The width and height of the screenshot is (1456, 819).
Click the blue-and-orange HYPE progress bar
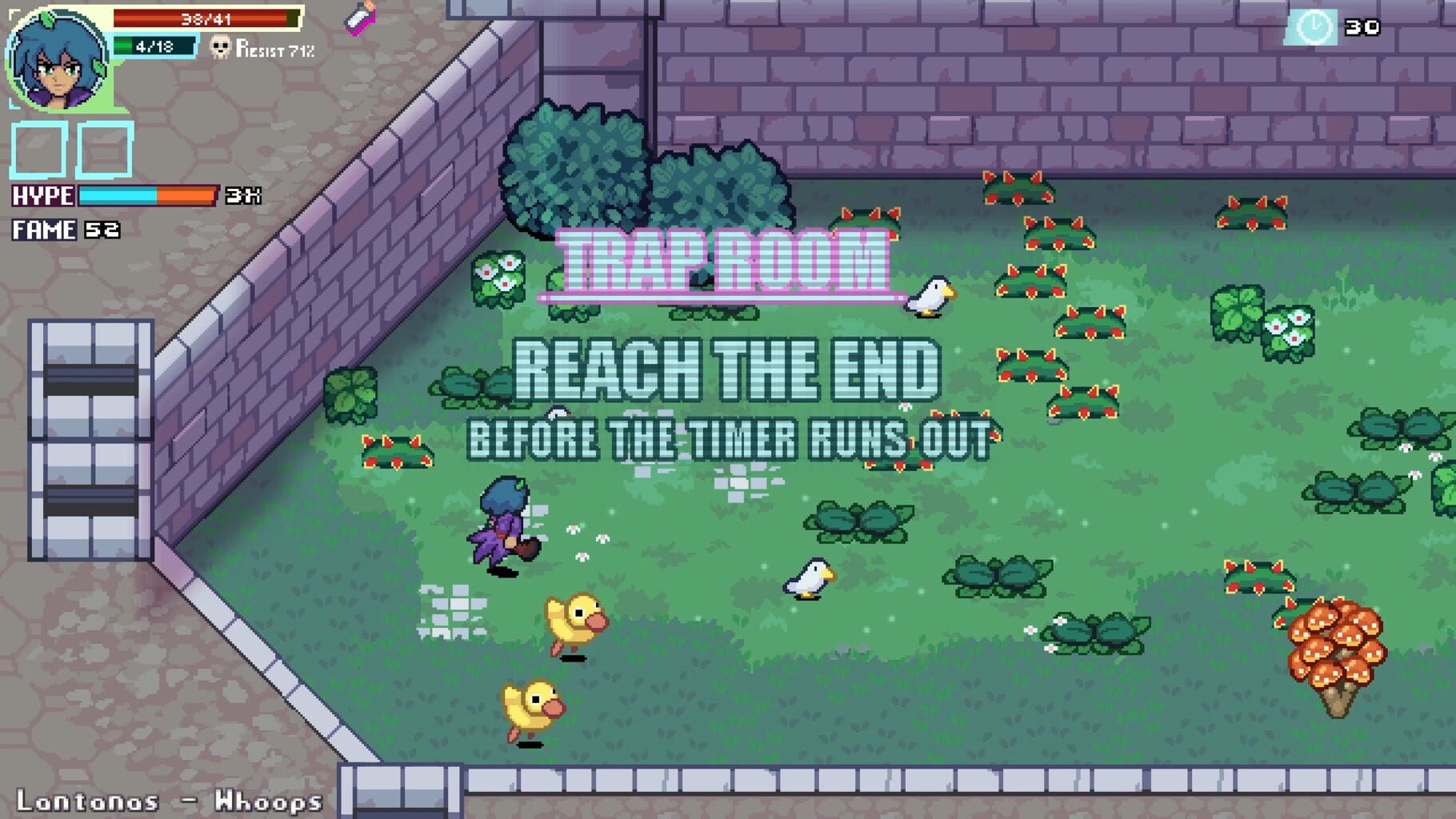[x=148, y=193]
